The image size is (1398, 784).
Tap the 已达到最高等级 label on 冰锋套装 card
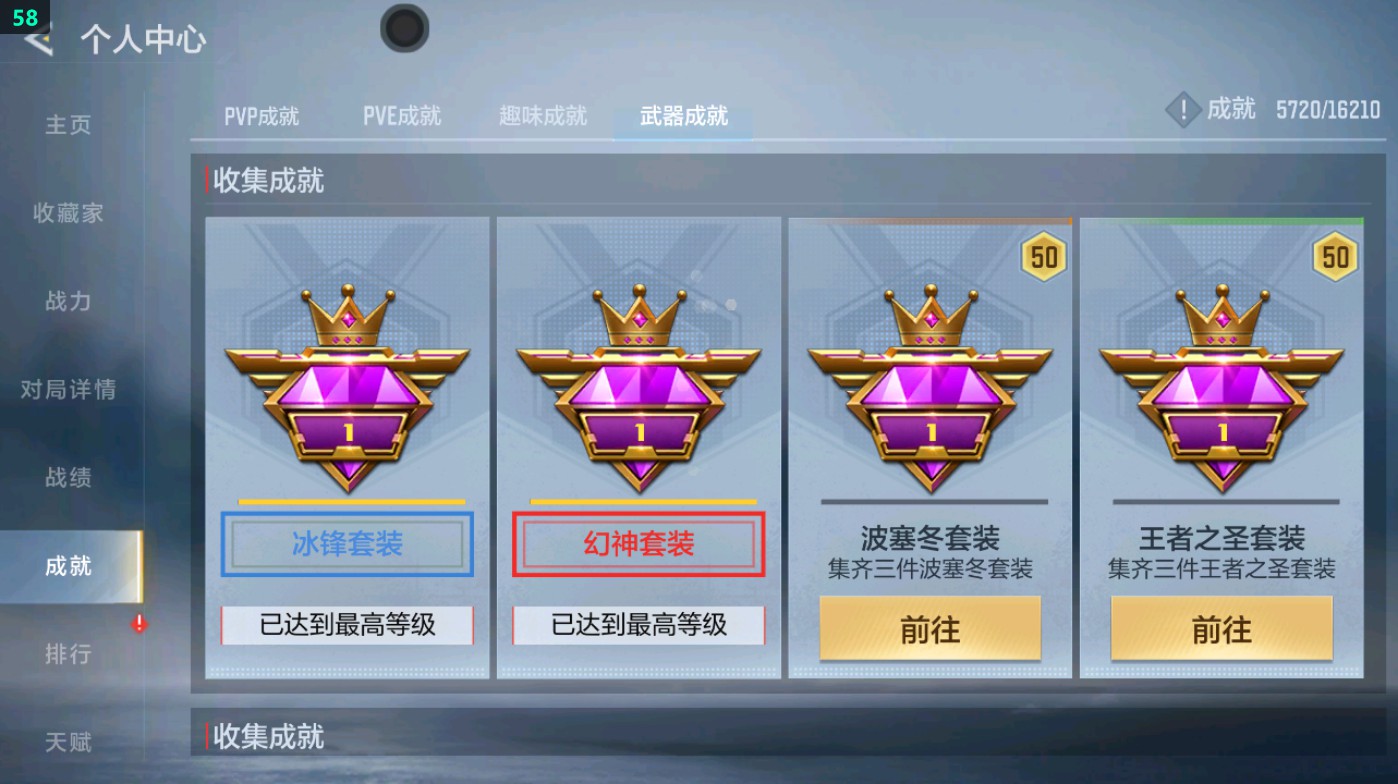[346, 627]
